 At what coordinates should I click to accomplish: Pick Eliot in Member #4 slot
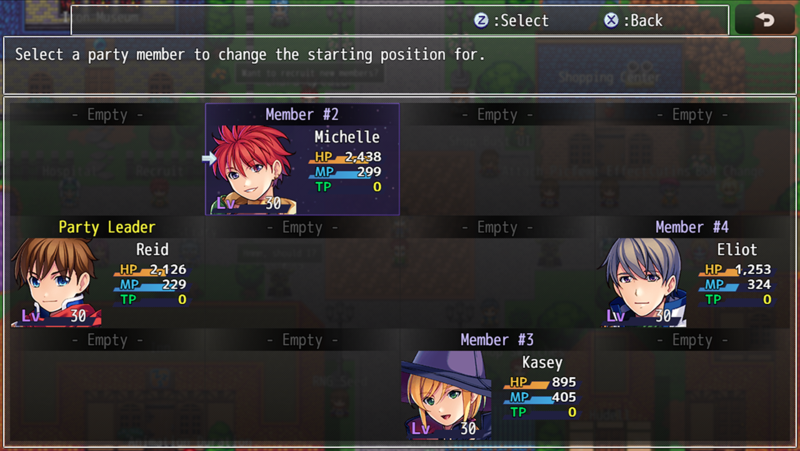(x=692, y=273)
